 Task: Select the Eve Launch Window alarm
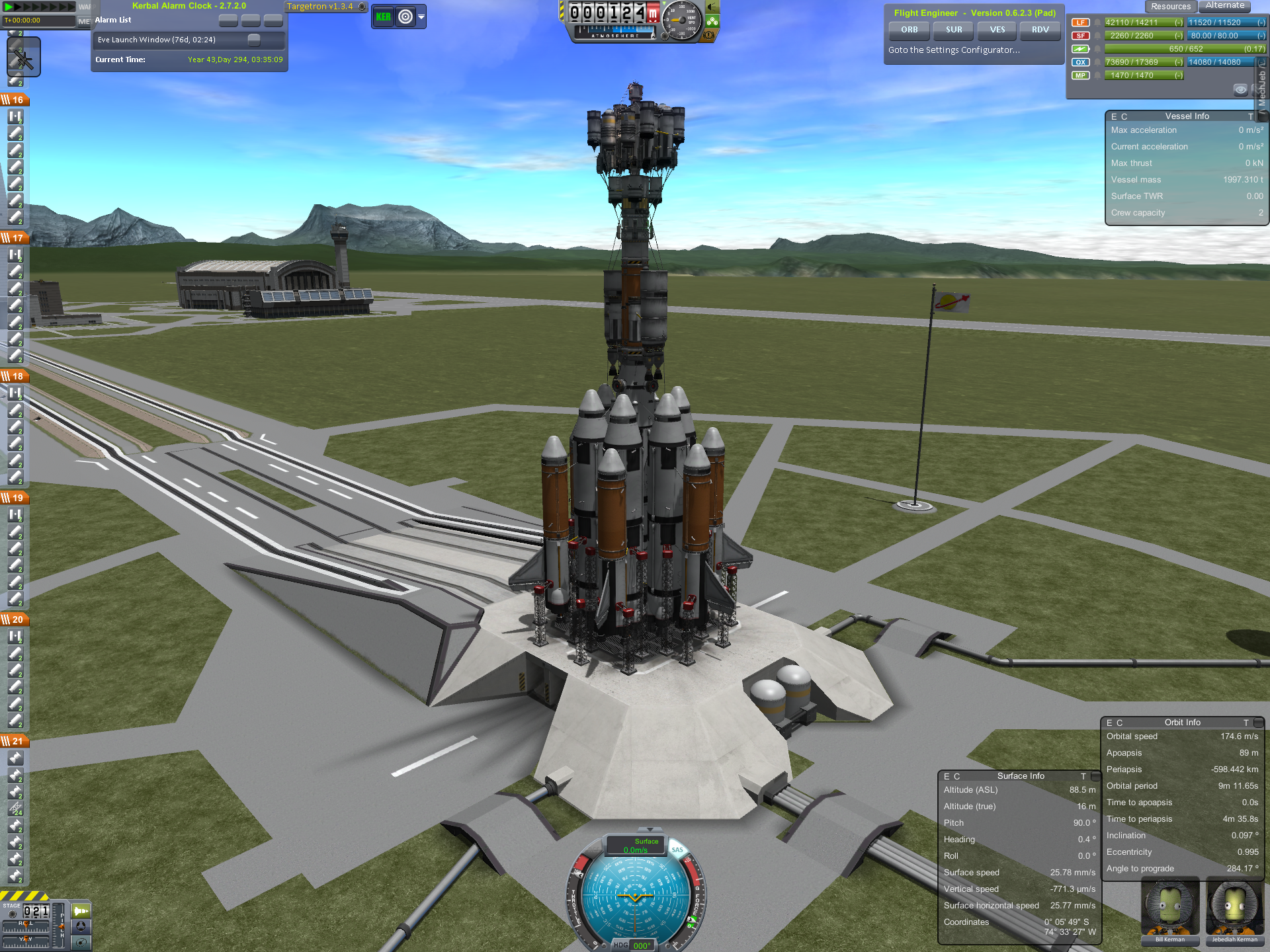coord(157,40)
